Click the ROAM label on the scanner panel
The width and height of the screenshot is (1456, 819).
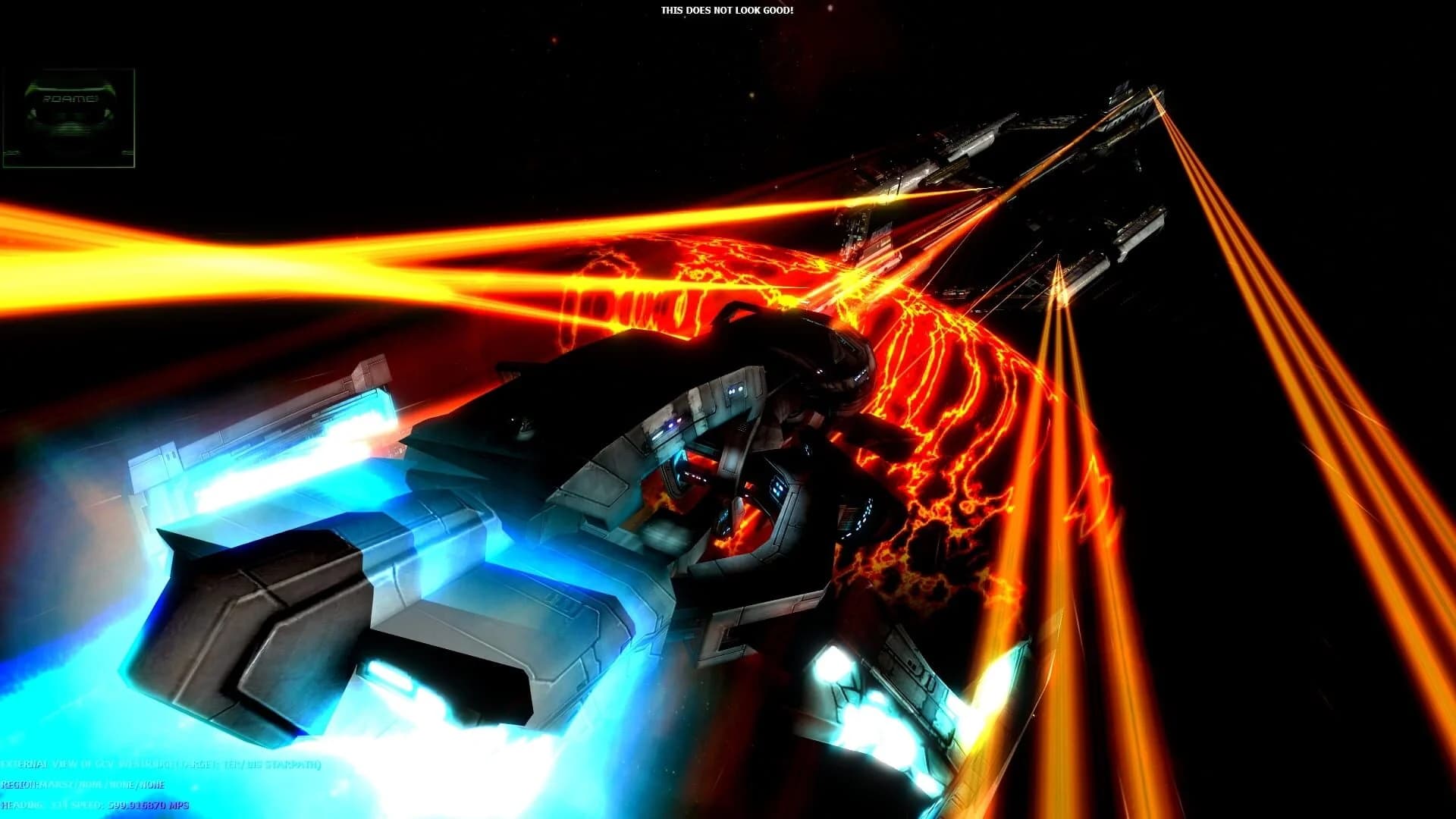pos(71,99)
